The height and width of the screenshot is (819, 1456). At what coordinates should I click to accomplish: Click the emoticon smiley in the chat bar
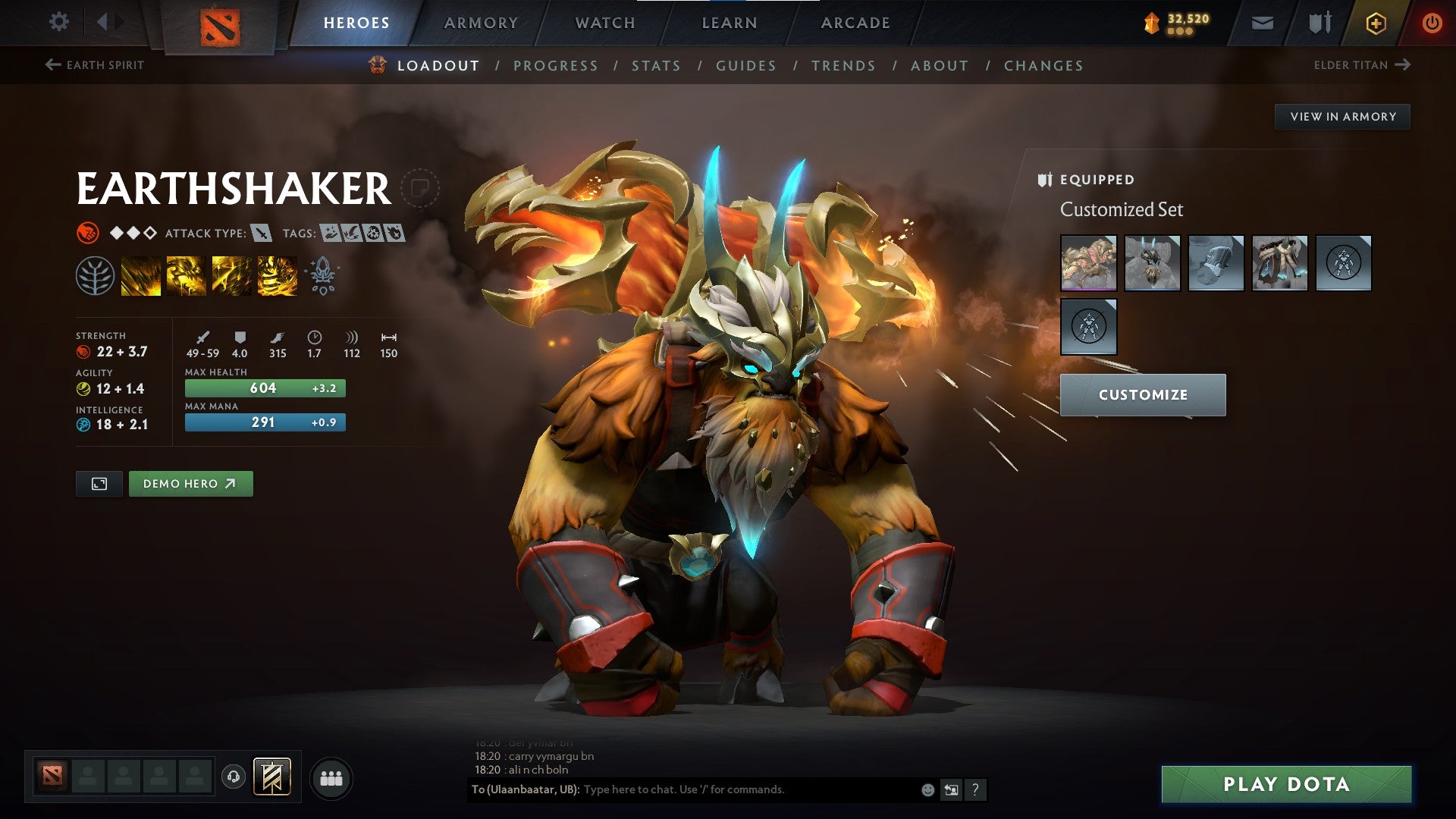point(928,790)
